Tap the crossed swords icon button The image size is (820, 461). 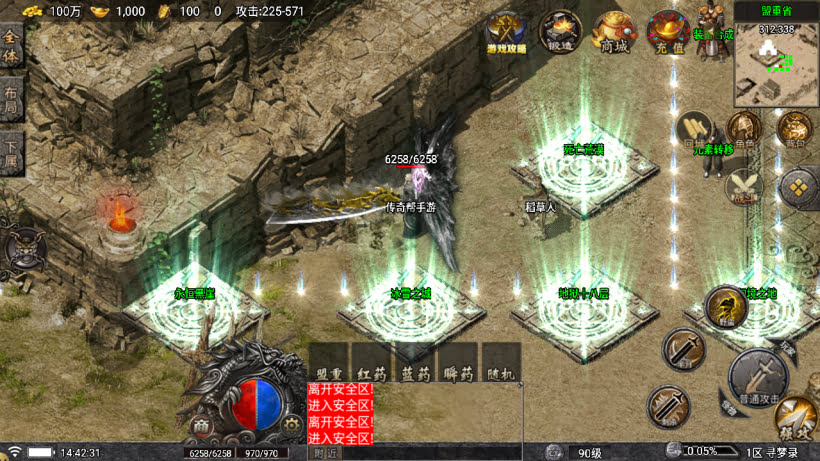tap(743, 186)
